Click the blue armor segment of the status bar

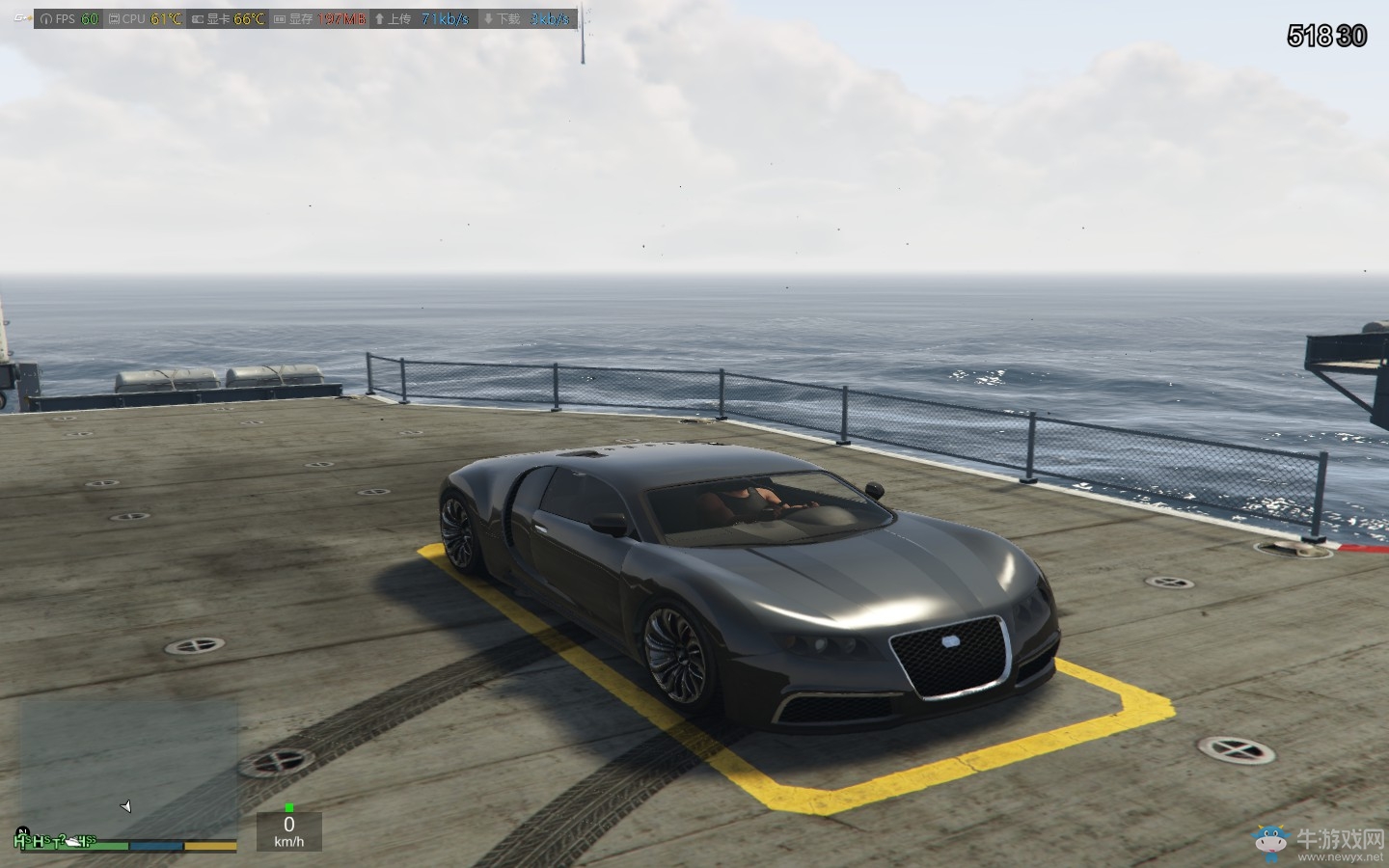(155, 845)
